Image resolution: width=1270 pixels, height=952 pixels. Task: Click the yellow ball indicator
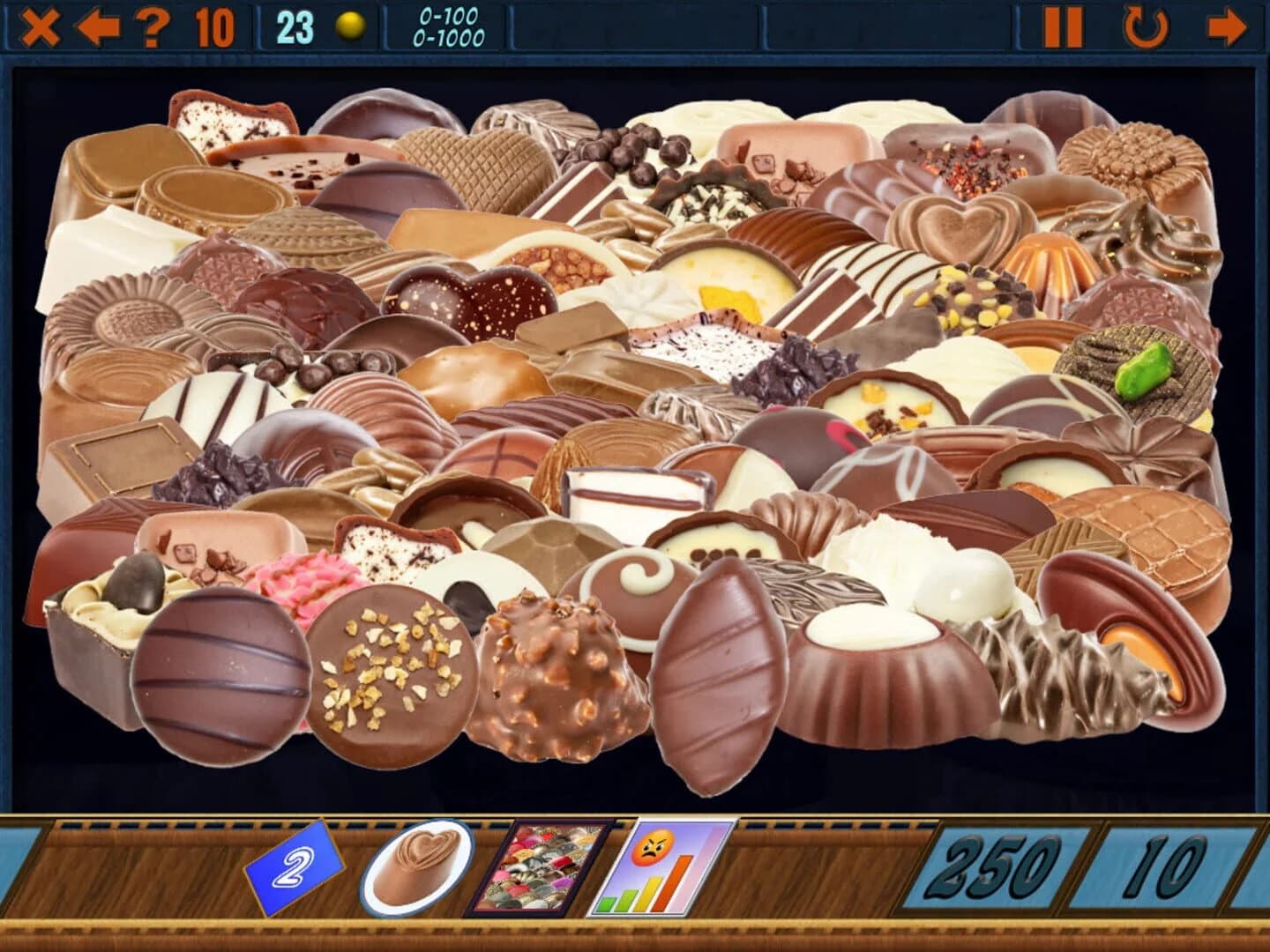point(351,26)
